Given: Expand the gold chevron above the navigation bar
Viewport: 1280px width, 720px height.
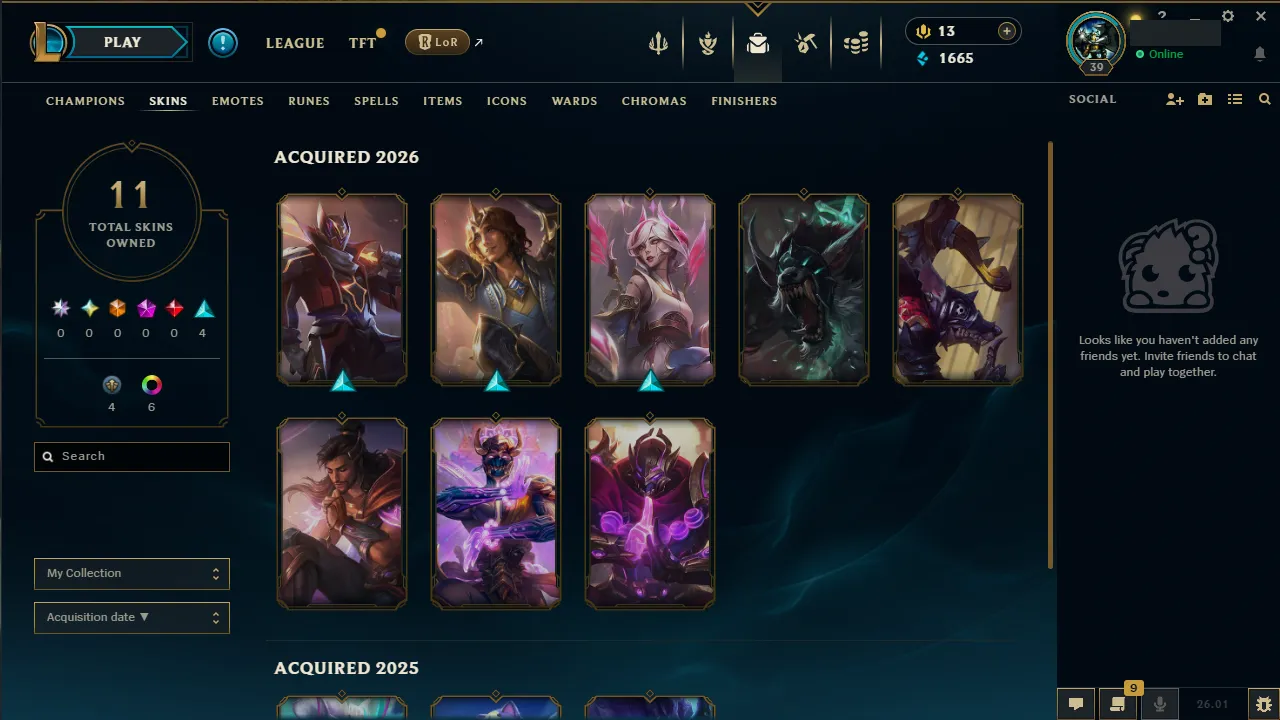Looking at the screenshot, I should pos(757,8).
